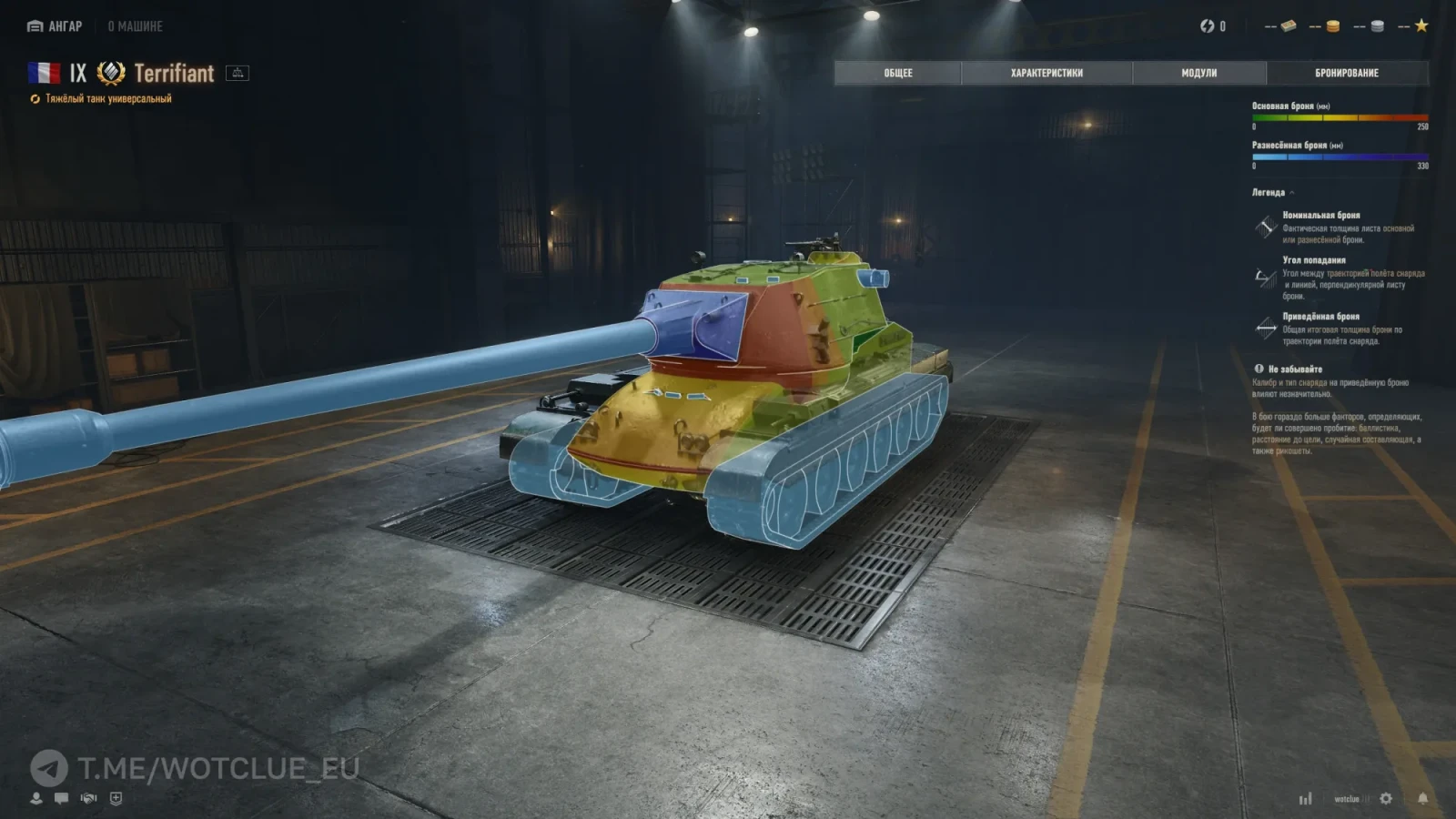Click the gold coins currency icon
Viewport: 1456px width, 819px height.
click(x=1332, y=26)
